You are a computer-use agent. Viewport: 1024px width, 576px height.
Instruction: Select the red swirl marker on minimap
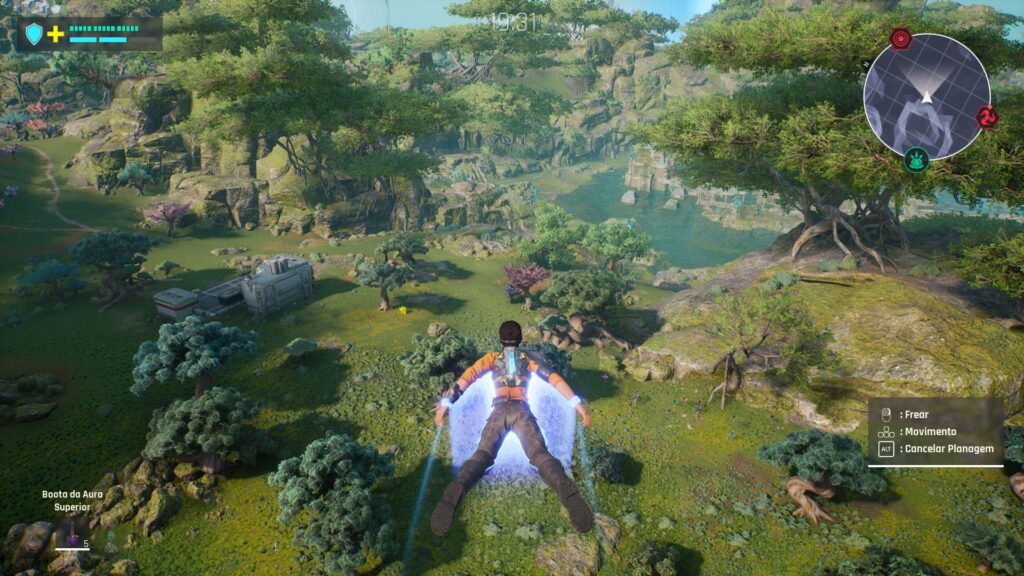click(987, 117)
